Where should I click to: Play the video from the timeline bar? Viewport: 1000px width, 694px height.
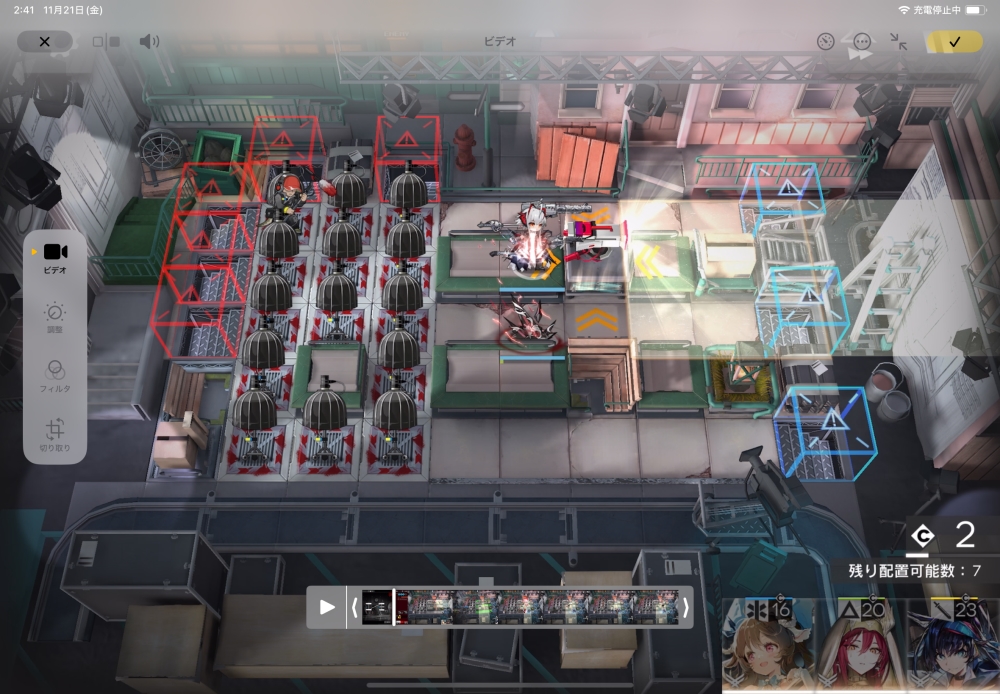[327, 607]
